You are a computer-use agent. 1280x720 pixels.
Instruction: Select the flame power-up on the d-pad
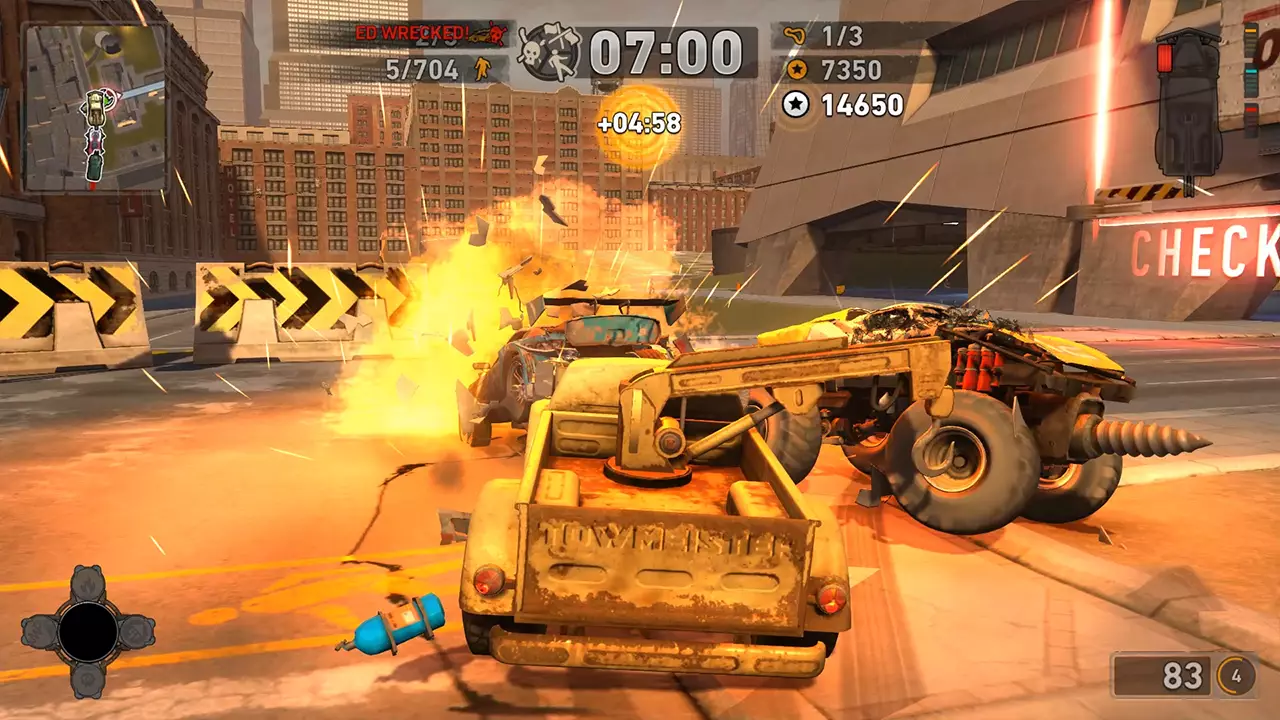tap(88, 585)
